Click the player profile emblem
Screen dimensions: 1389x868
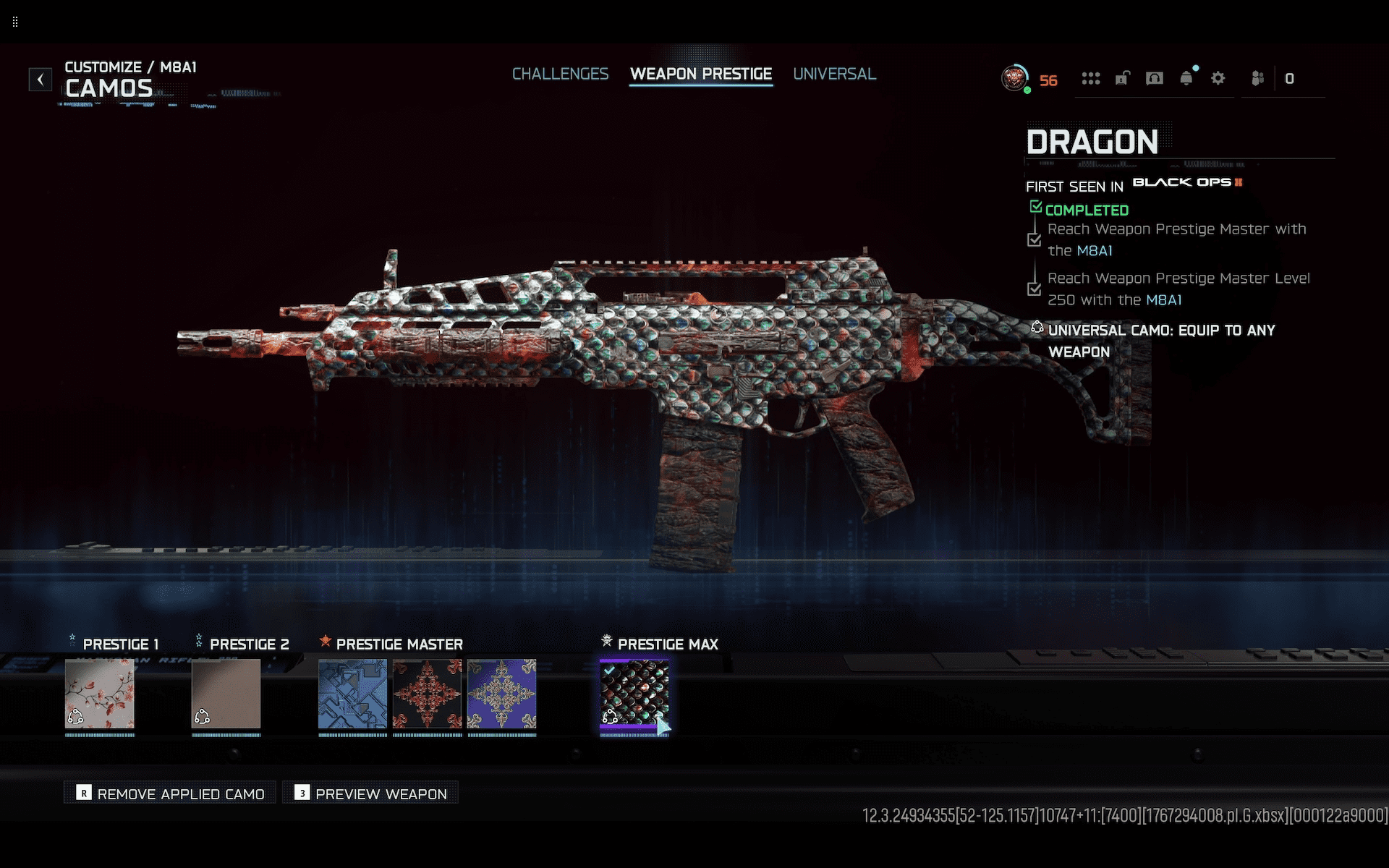[x=1015, y=78]
